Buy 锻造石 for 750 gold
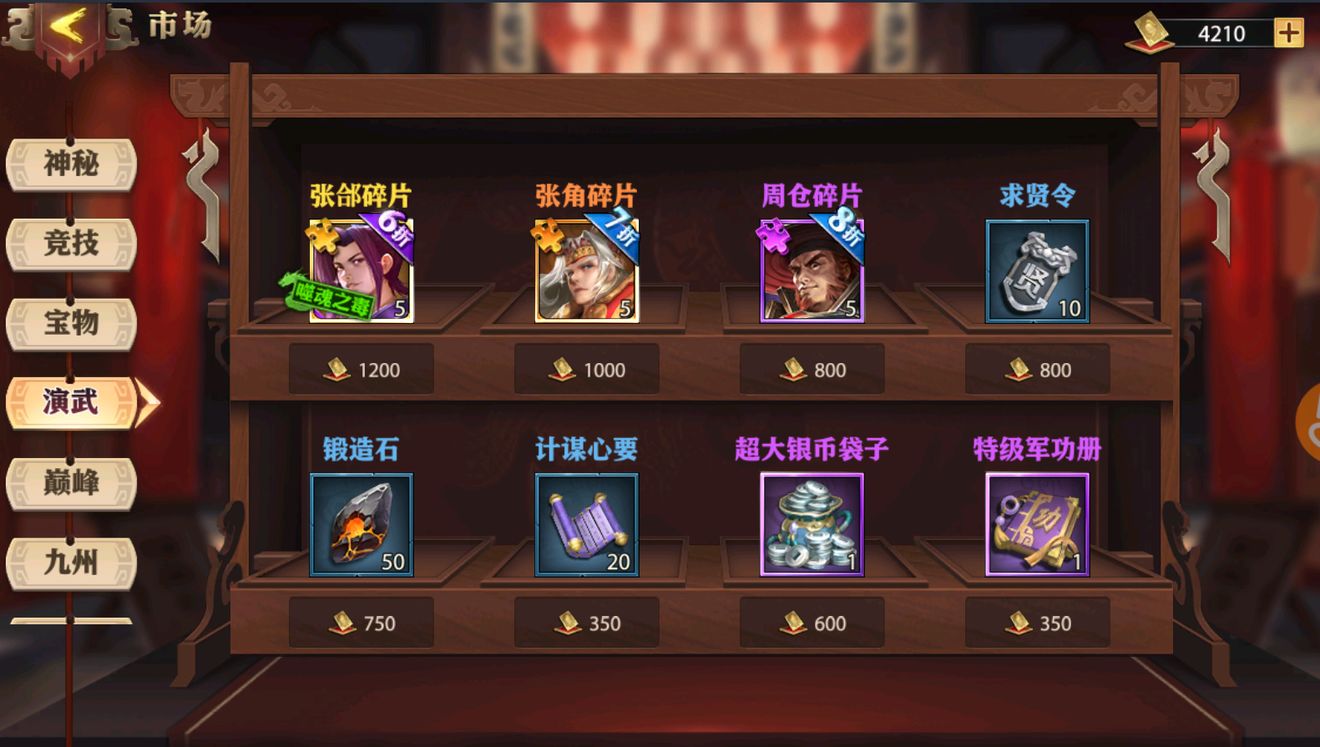 click(x=361, y=622)
